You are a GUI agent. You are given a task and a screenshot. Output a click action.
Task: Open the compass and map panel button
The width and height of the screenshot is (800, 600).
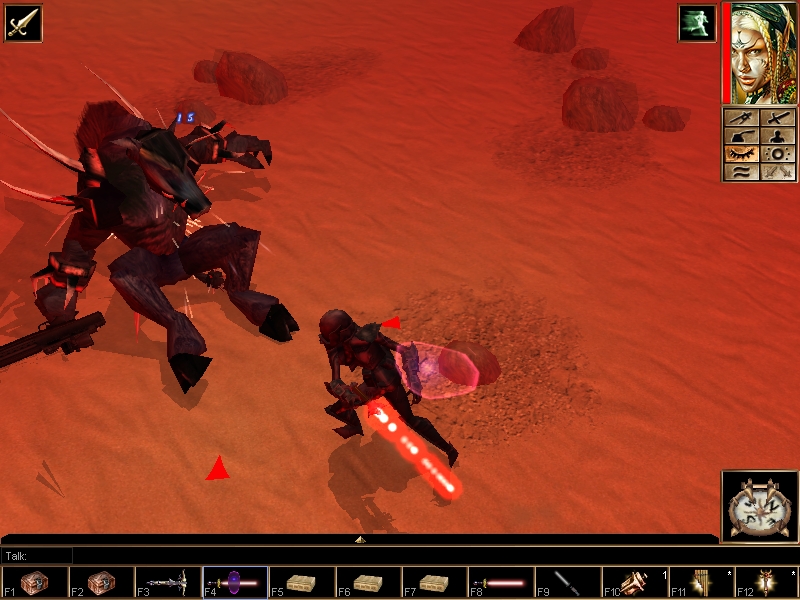[741, 118]
